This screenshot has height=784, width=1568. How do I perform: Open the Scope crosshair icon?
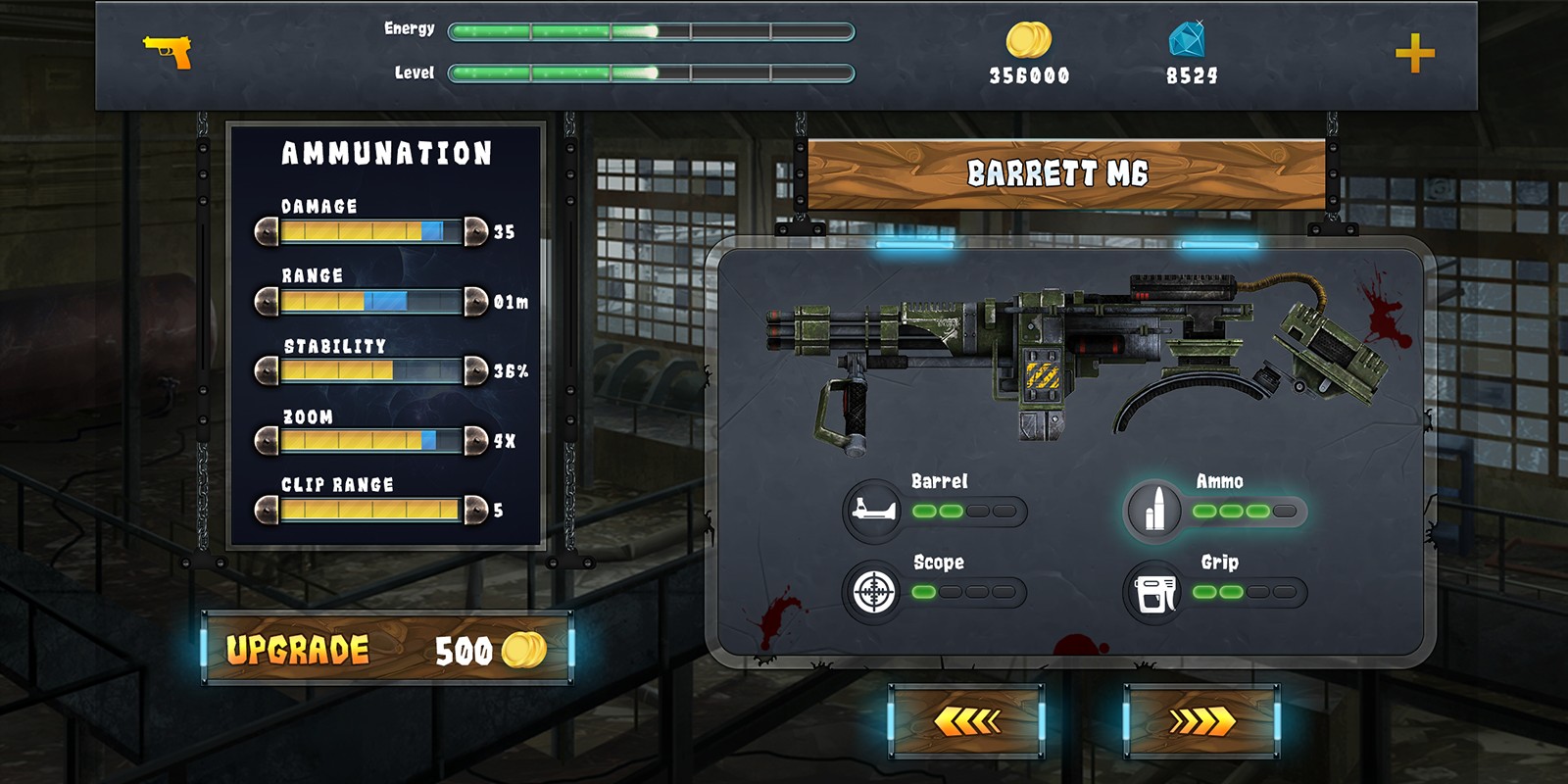(876, 590)
